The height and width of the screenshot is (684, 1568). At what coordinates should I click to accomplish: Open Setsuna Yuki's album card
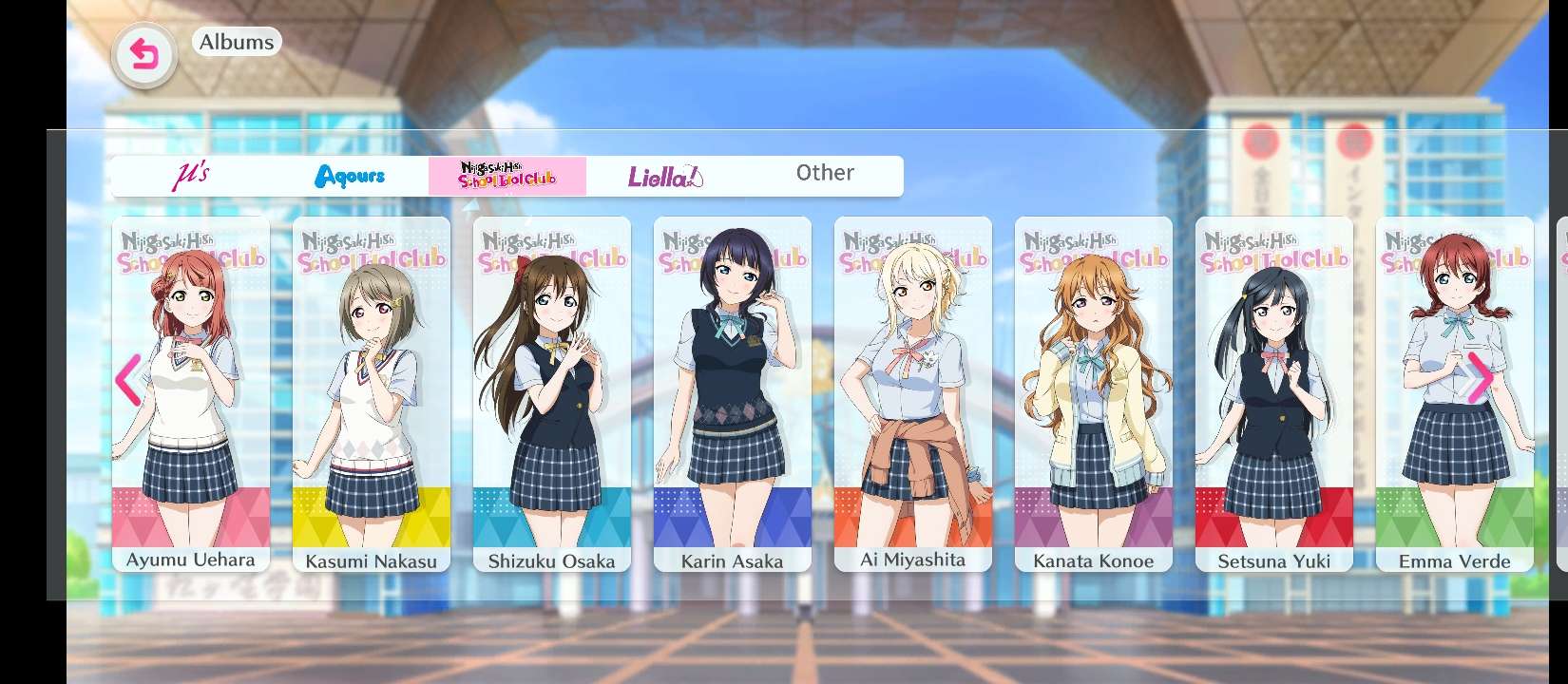pyautogui.click(x=1274, y=393)
